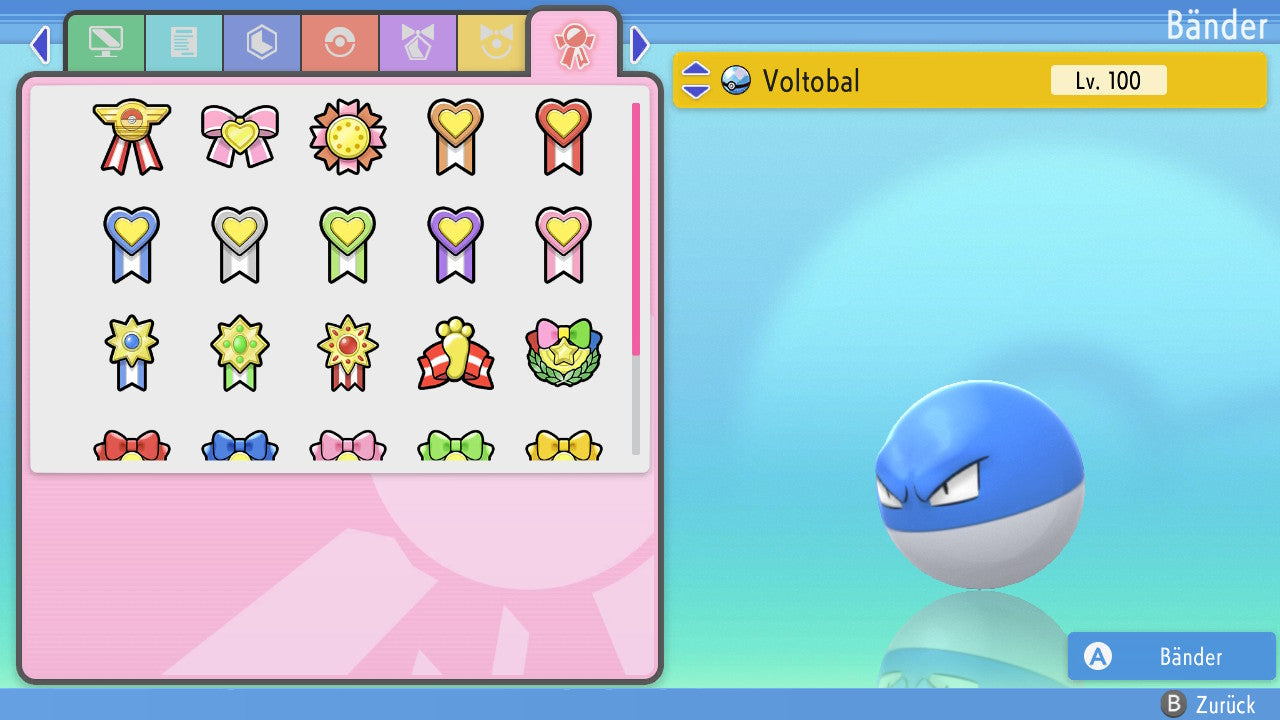Select the grey heart ribbon
The image size is (1280, 720).
click(x=239, y=244)
